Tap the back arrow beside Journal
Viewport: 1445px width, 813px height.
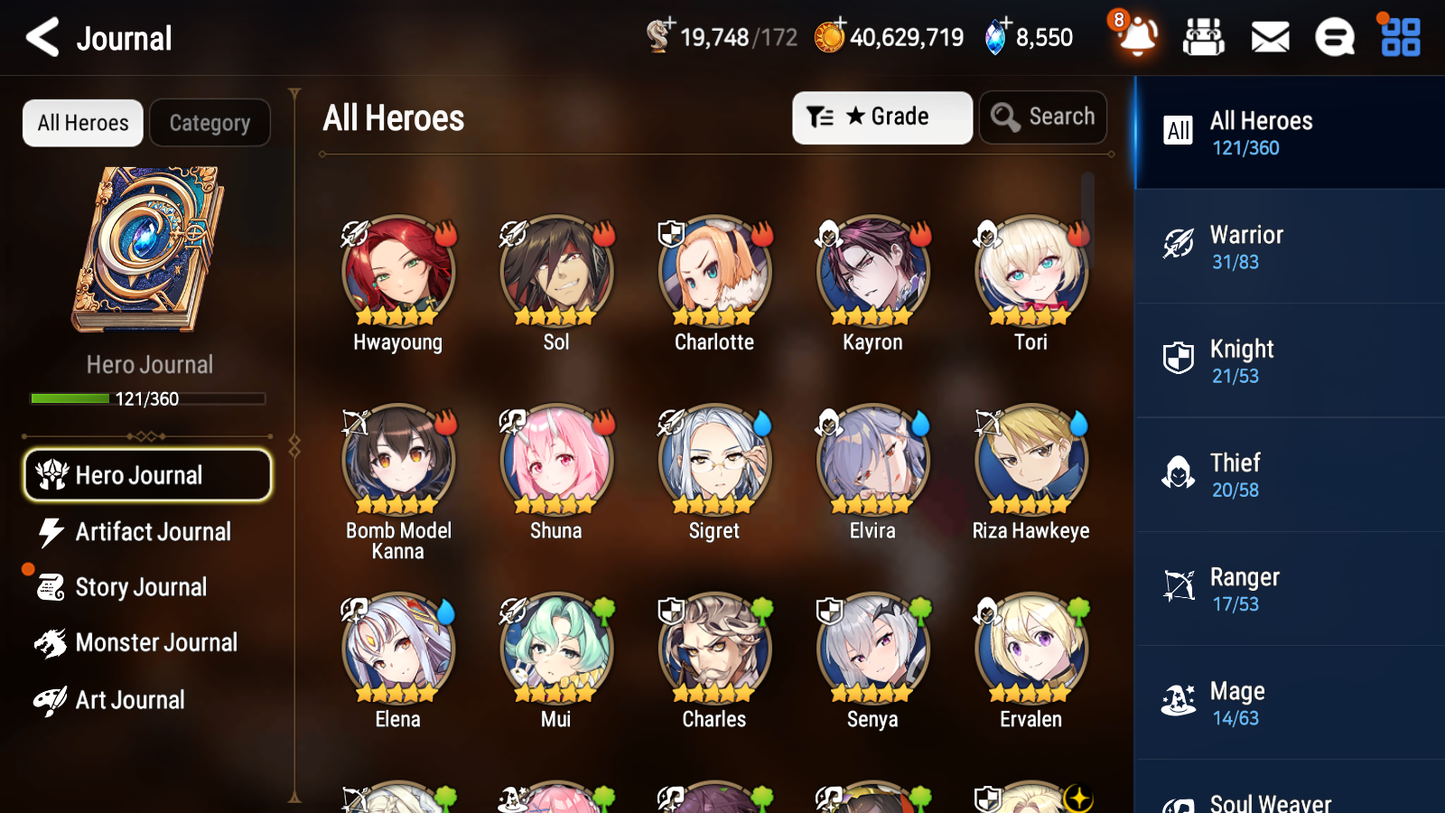[x=42, y=37]
